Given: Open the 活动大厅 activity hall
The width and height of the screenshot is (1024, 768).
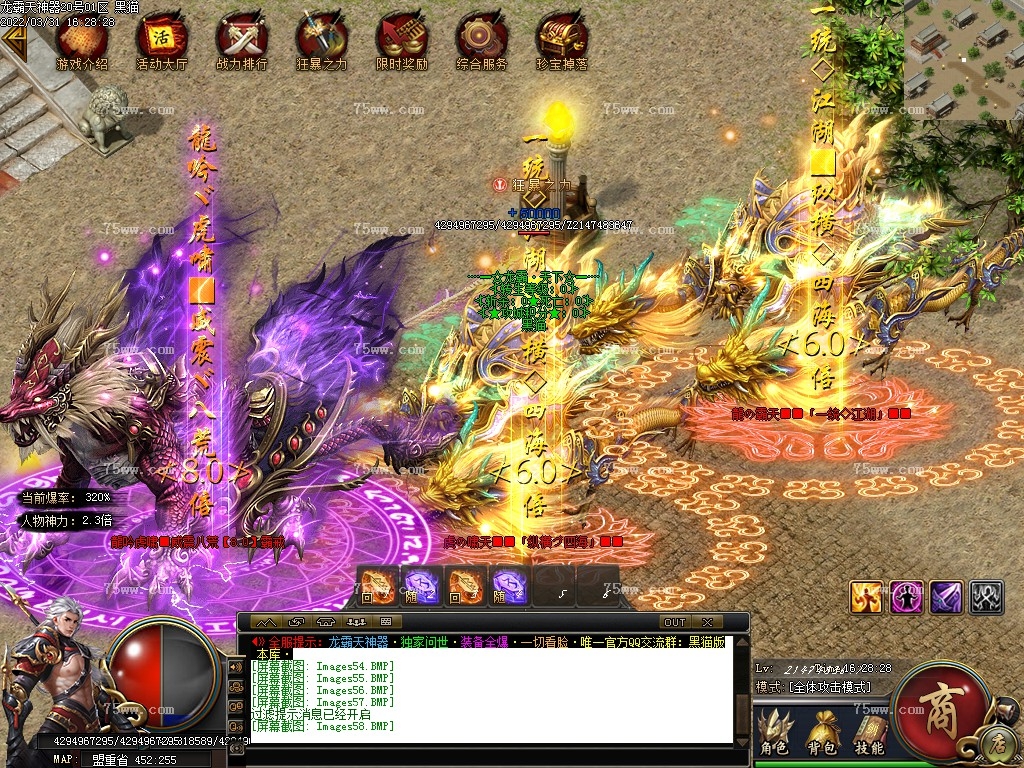Looking at the screenshot, I should pyautogui.click(x=161, y=43).
